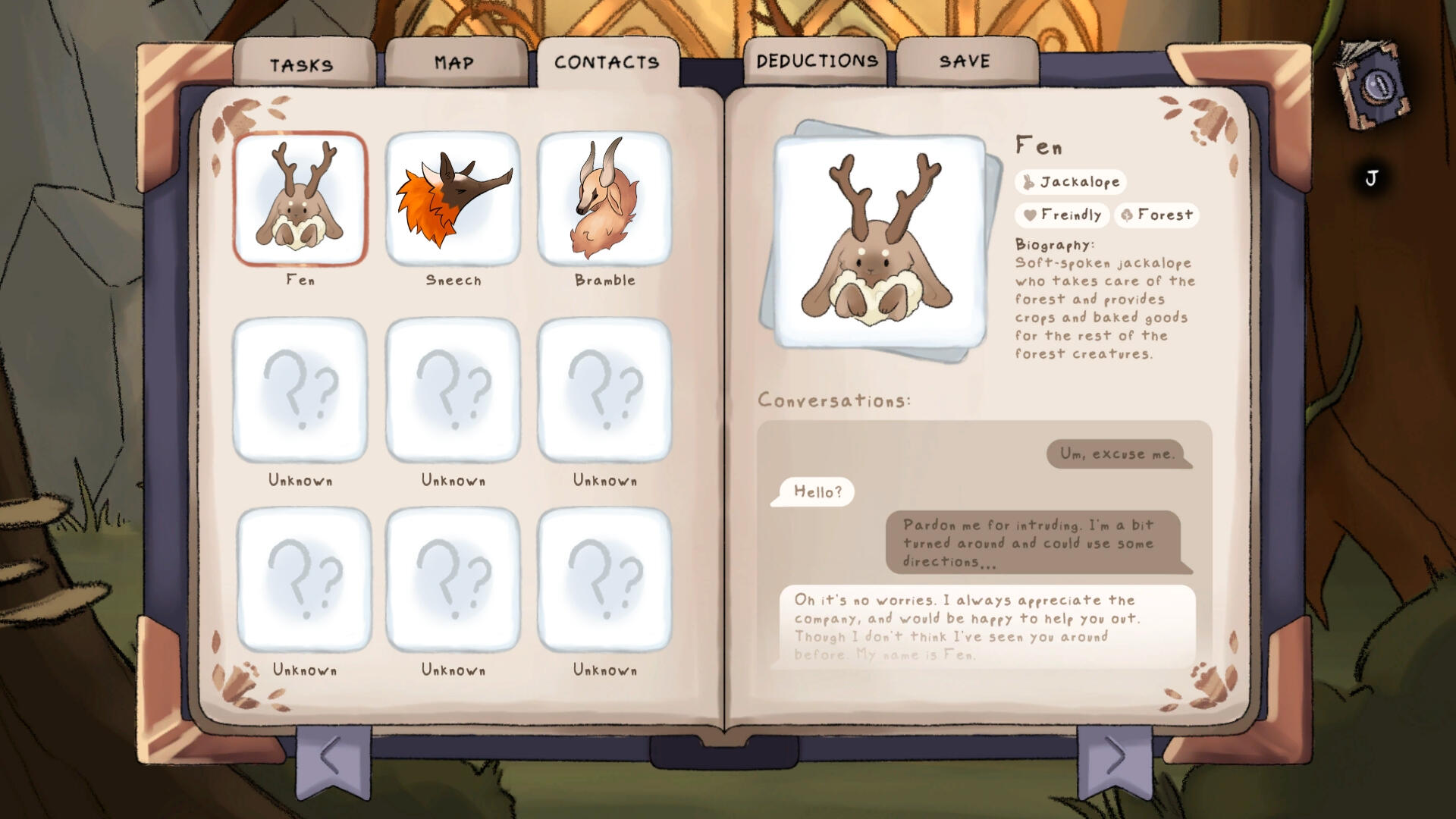Select the Contacts tab
The image size is (1456, 819).
(607, 63)
